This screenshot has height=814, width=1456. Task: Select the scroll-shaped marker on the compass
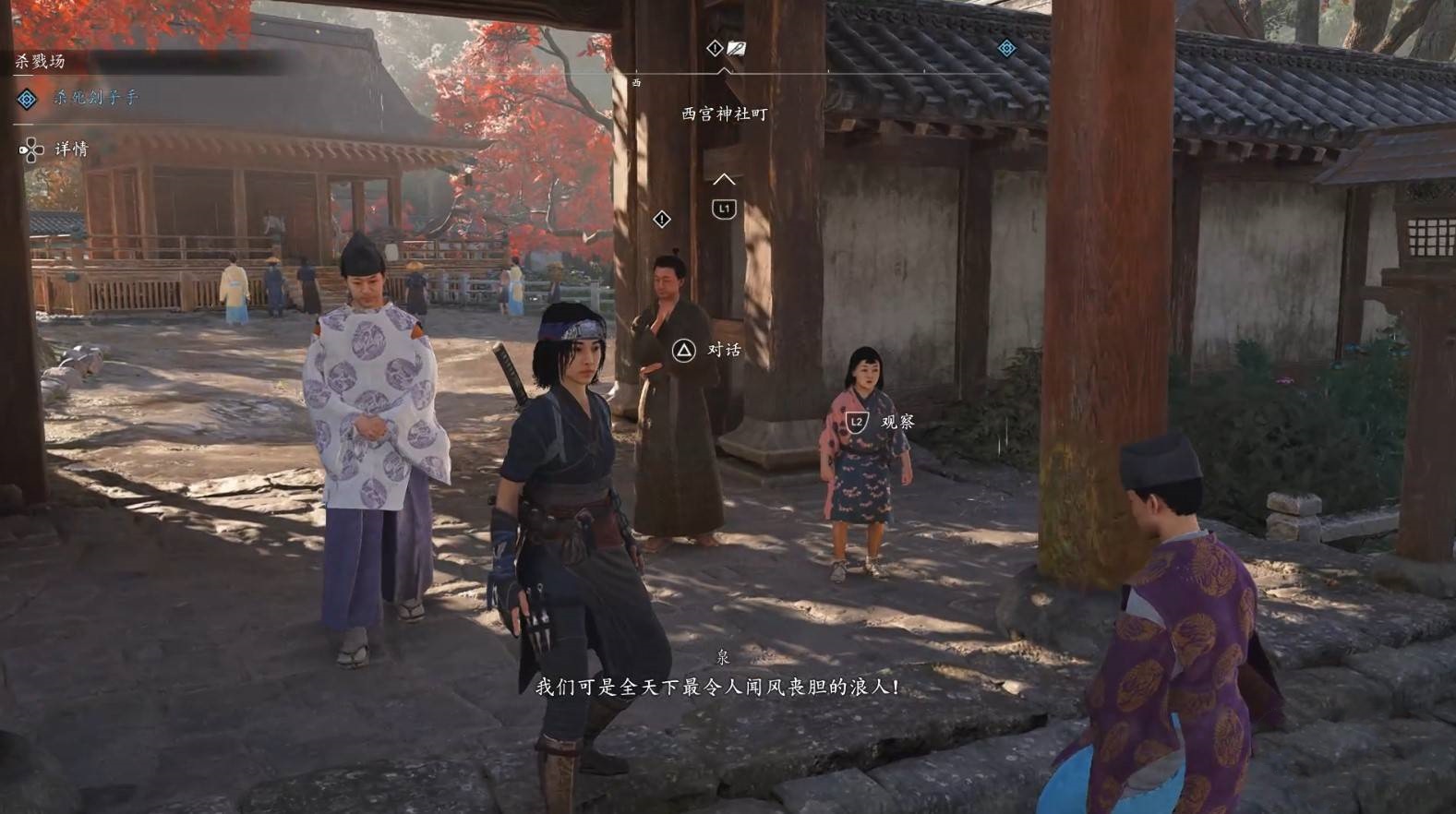tap(736, 48)
